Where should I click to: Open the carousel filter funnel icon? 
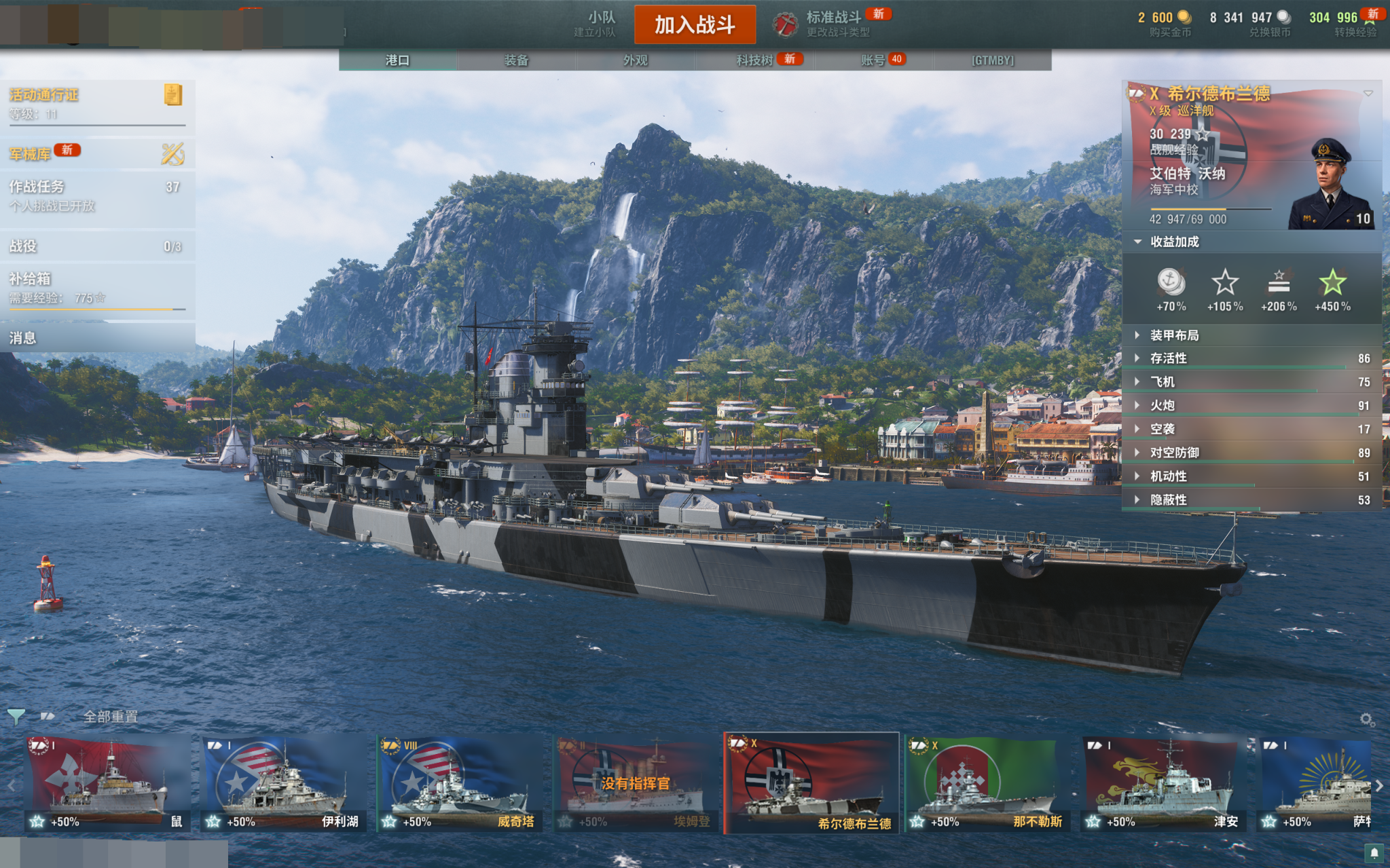click(16, 717)
